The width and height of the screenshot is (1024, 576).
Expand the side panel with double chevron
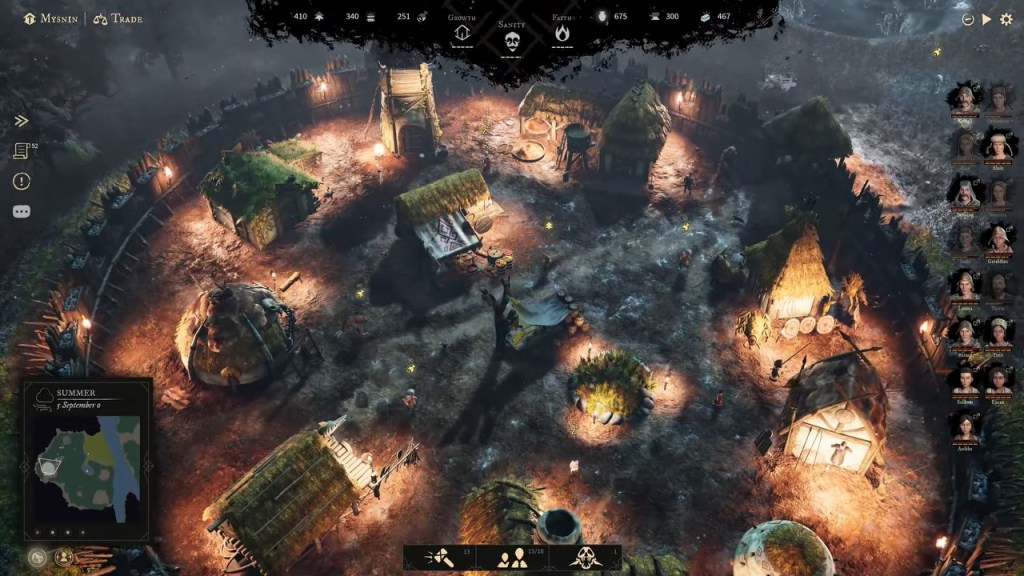[21, 121]
